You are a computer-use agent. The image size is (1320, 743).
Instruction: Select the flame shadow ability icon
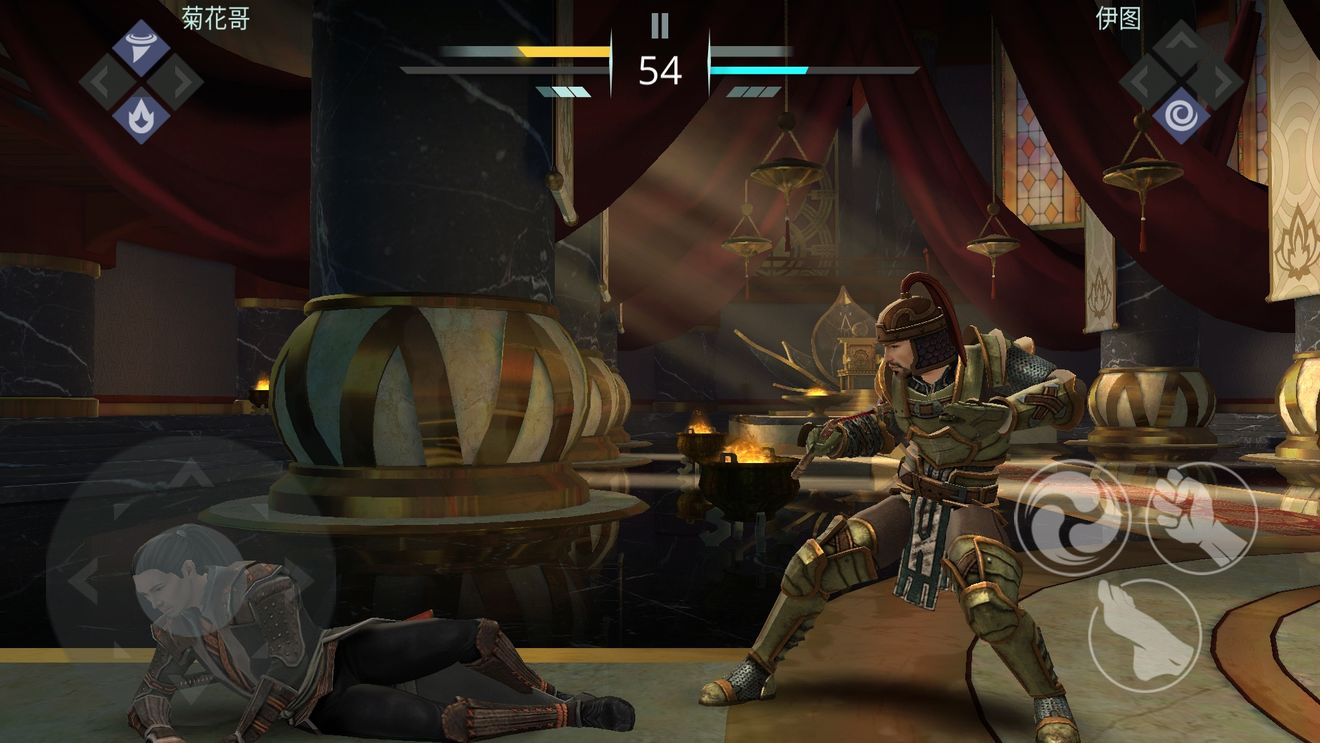(141, 115)
